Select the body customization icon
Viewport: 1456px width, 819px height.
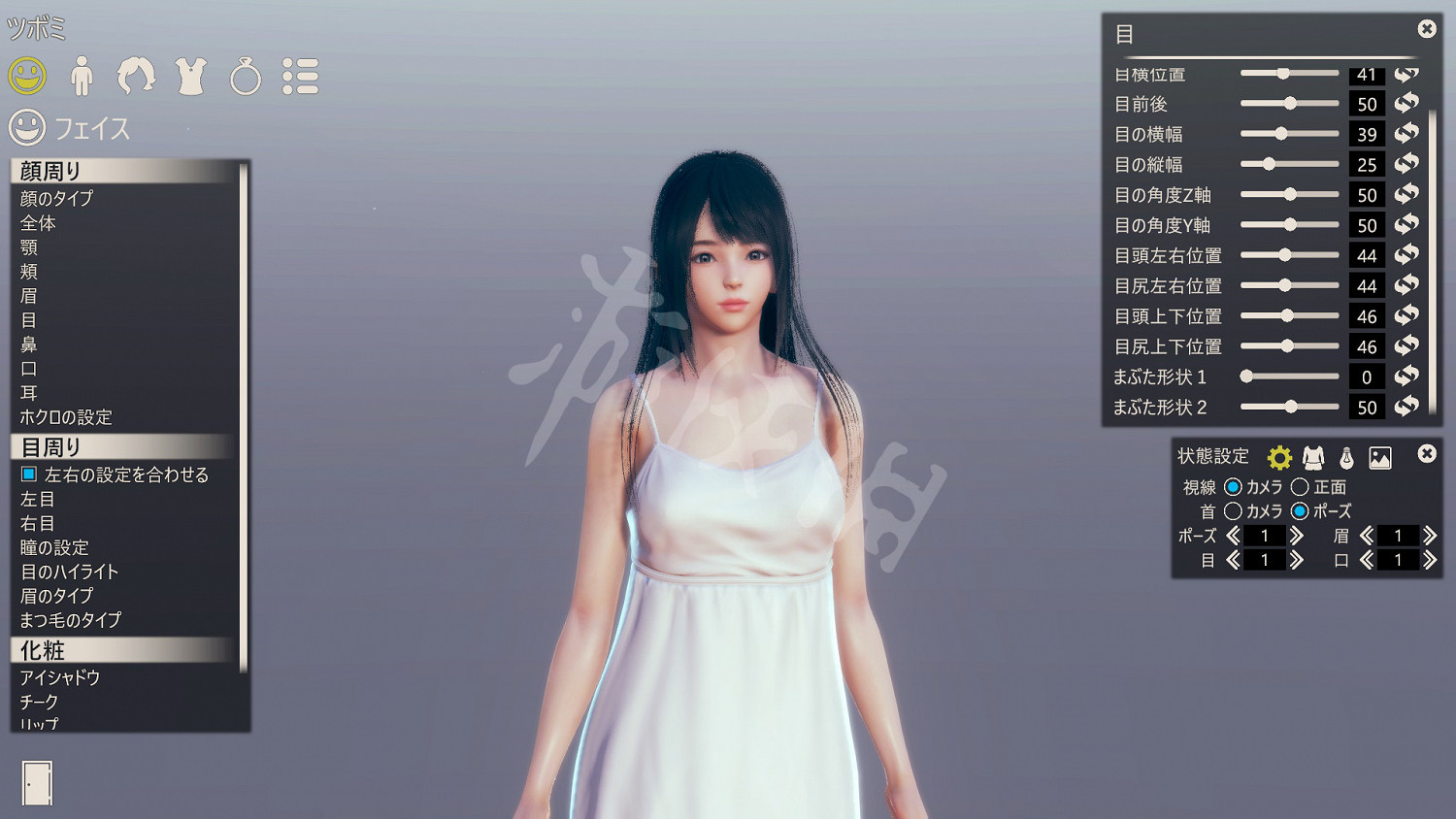tap(83, 75)
